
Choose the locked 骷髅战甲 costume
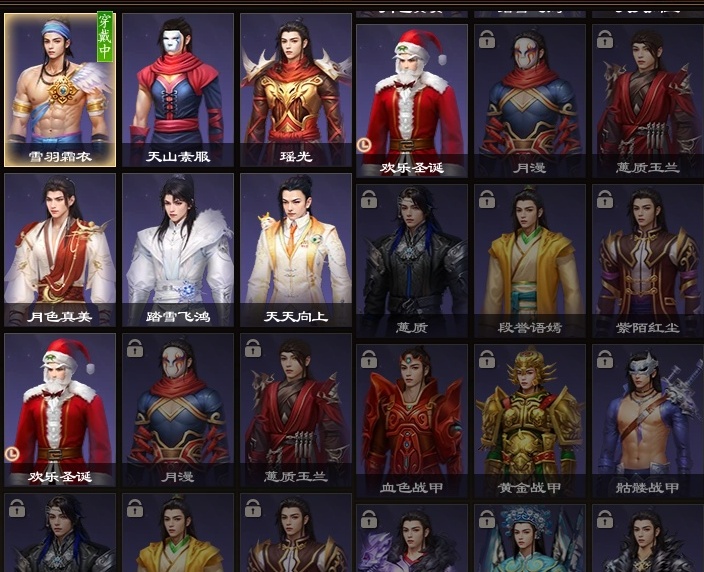point(647,420)
